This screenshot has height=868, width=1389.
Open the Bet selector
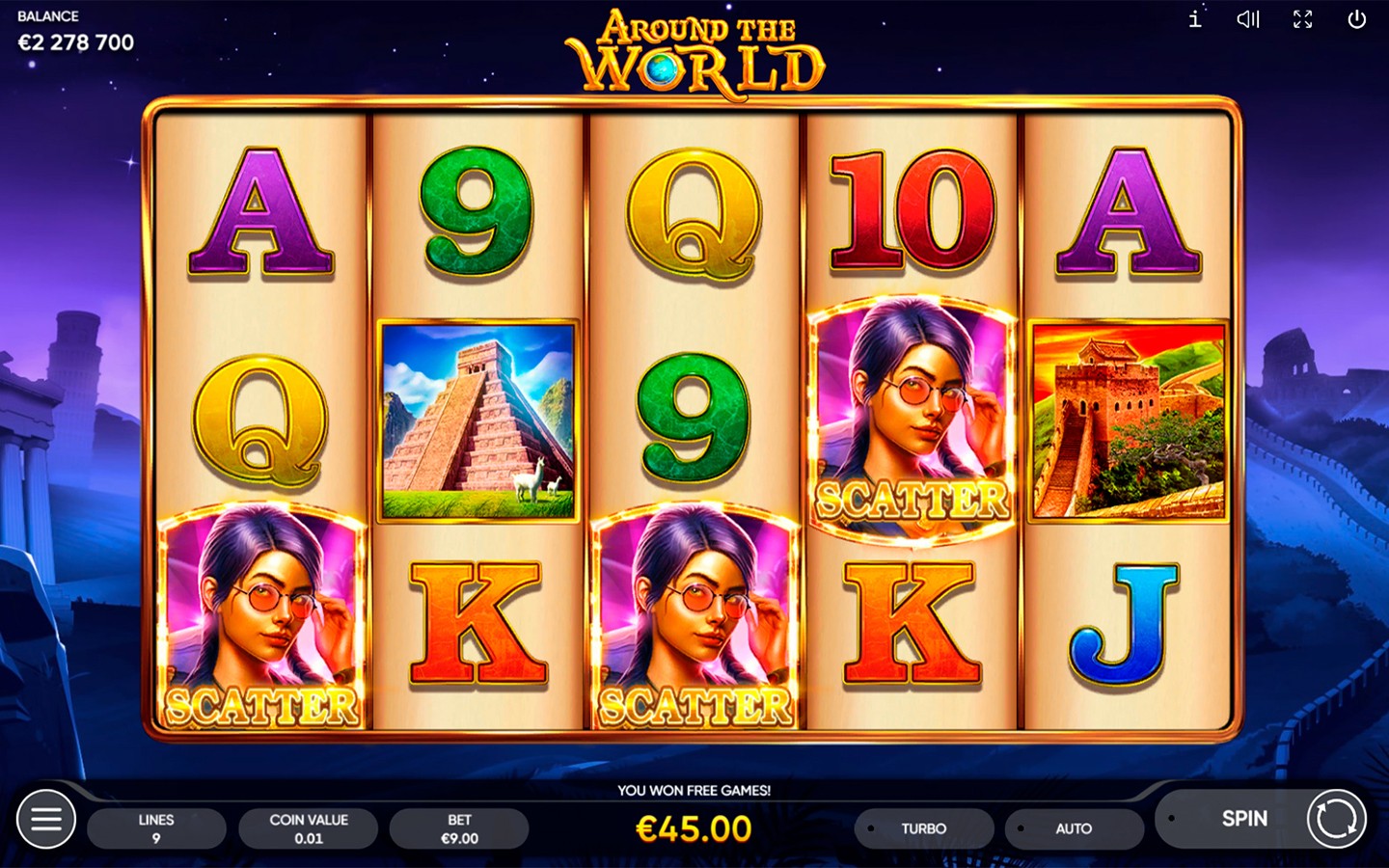pos(459,828)
